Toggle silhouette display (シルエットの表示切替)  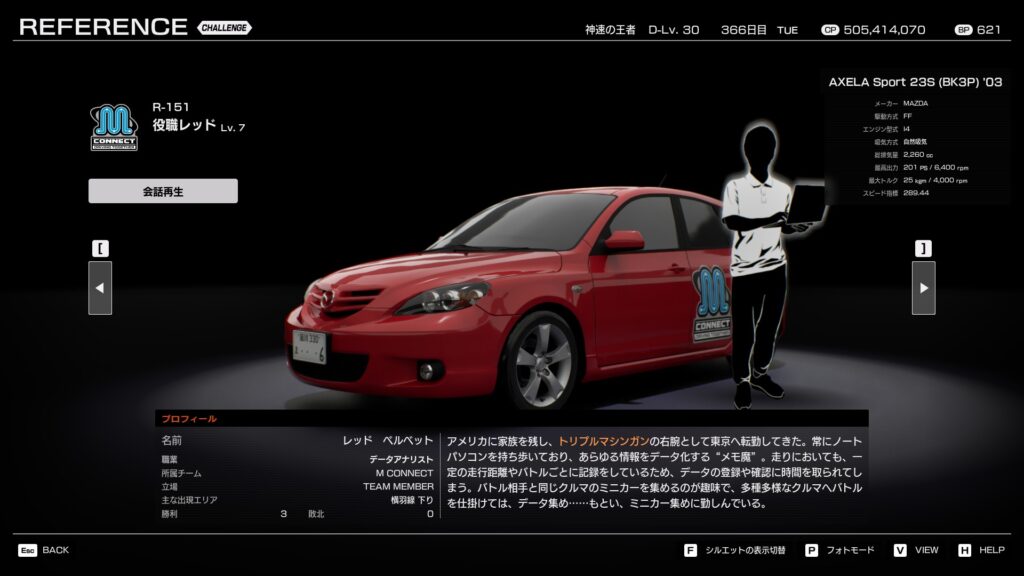(738, 550)
